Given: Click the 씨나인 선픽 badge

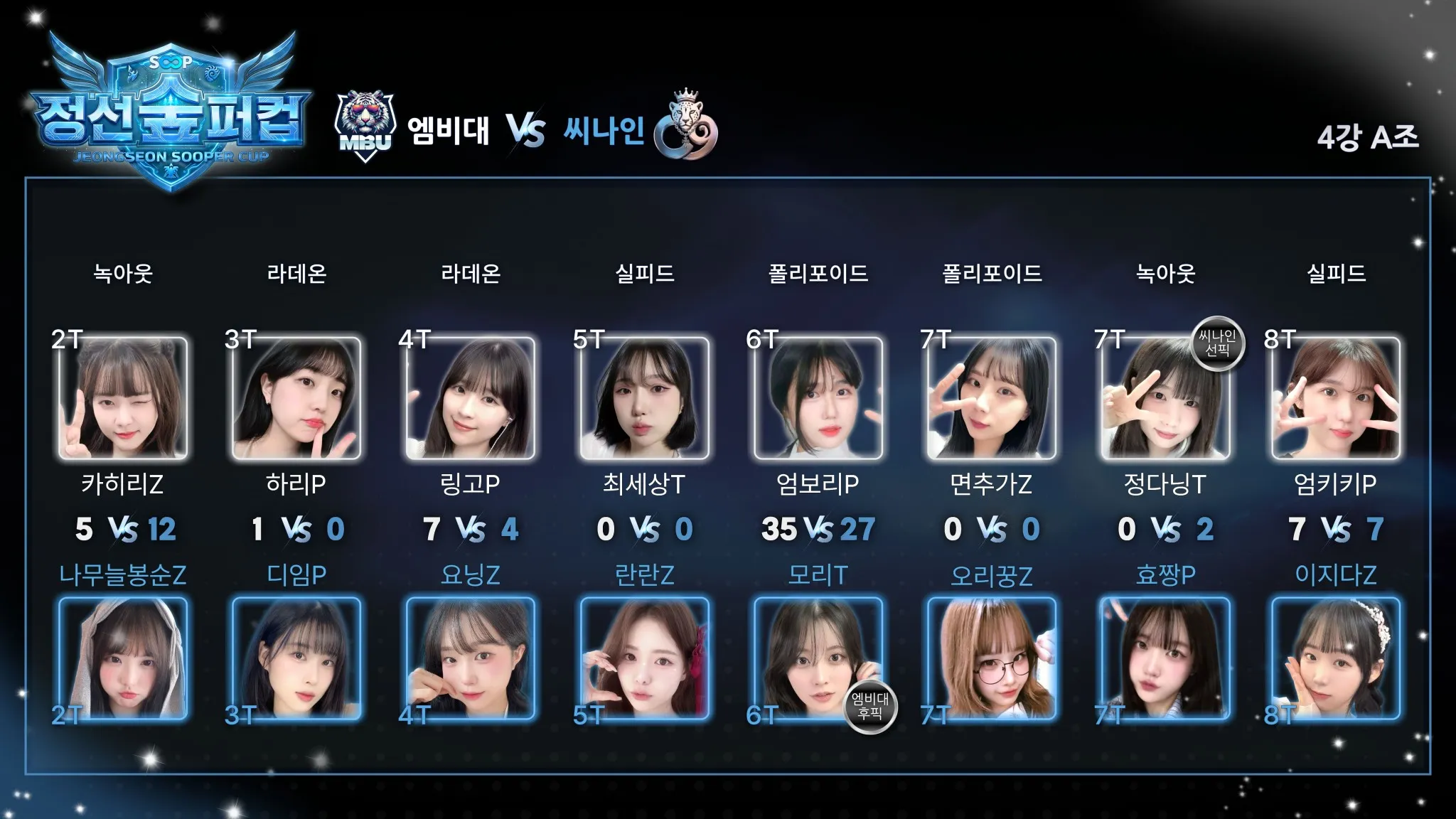Looking at the screenshot, I should tap(1217, 343).
